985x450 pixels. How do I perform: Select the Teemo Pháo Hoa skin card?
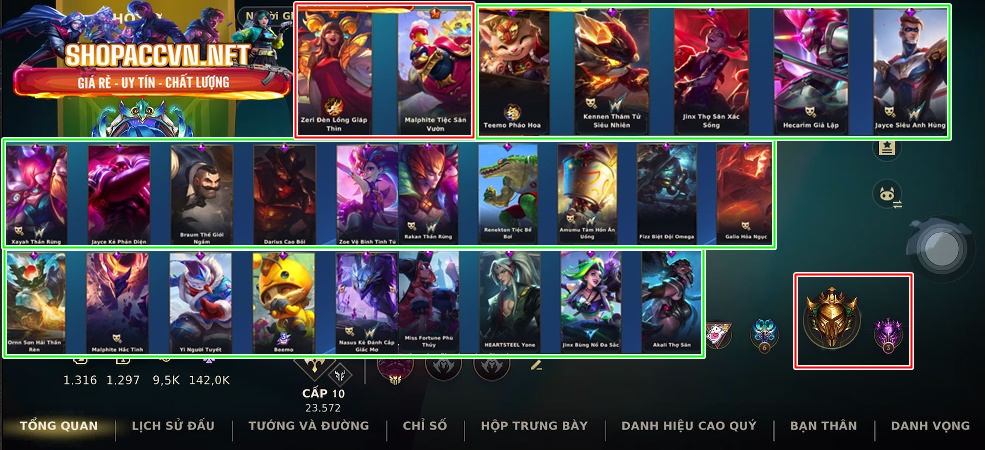click(x=511, y=70)
